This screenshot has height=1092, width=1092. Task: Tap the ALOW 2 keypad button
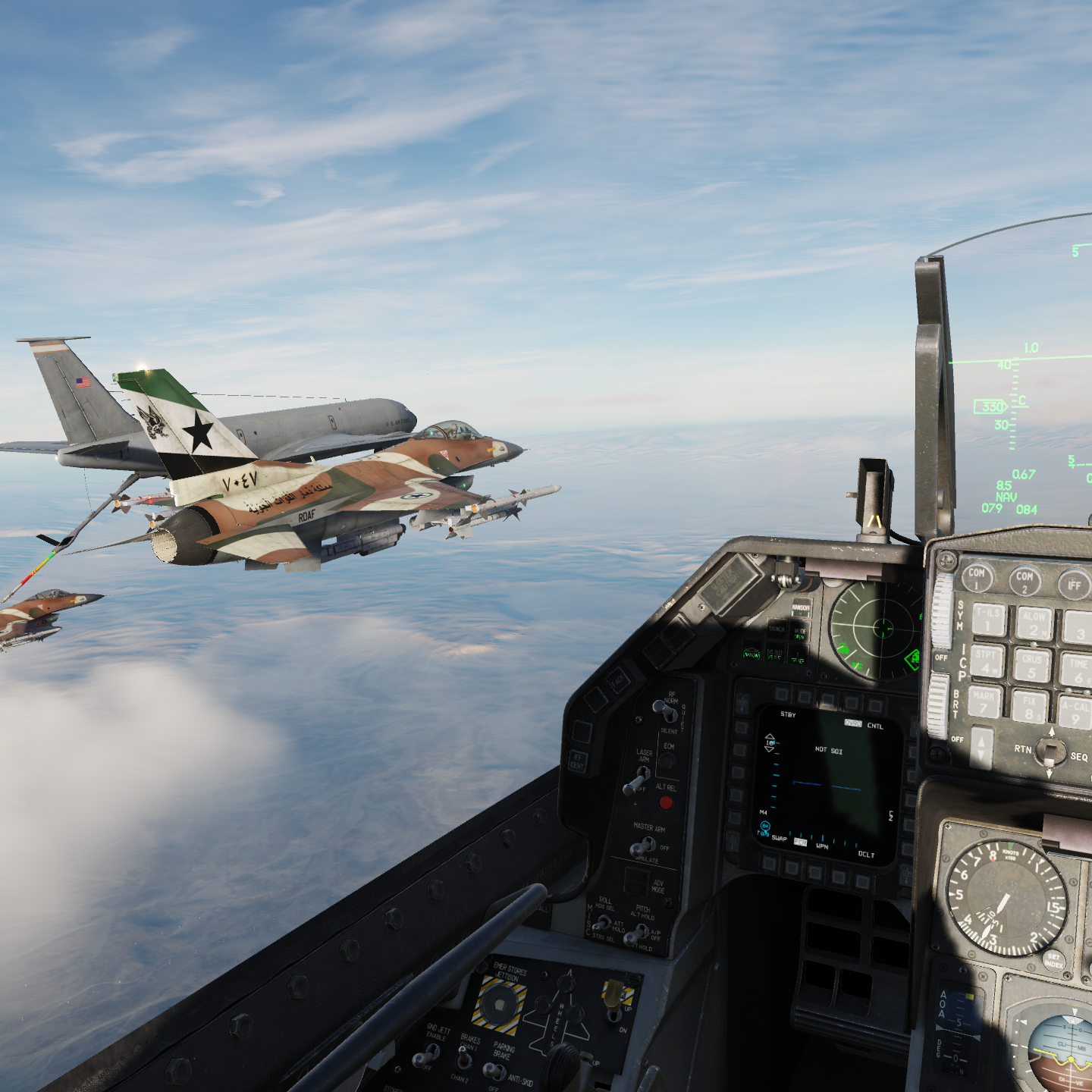pos(1034,625)
